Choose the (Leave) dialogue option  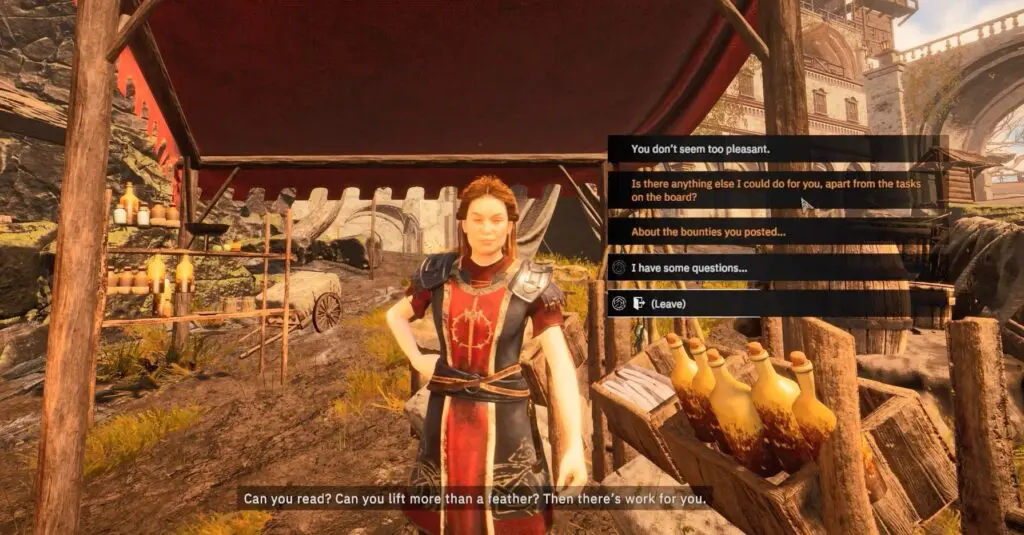click(668, 303)
